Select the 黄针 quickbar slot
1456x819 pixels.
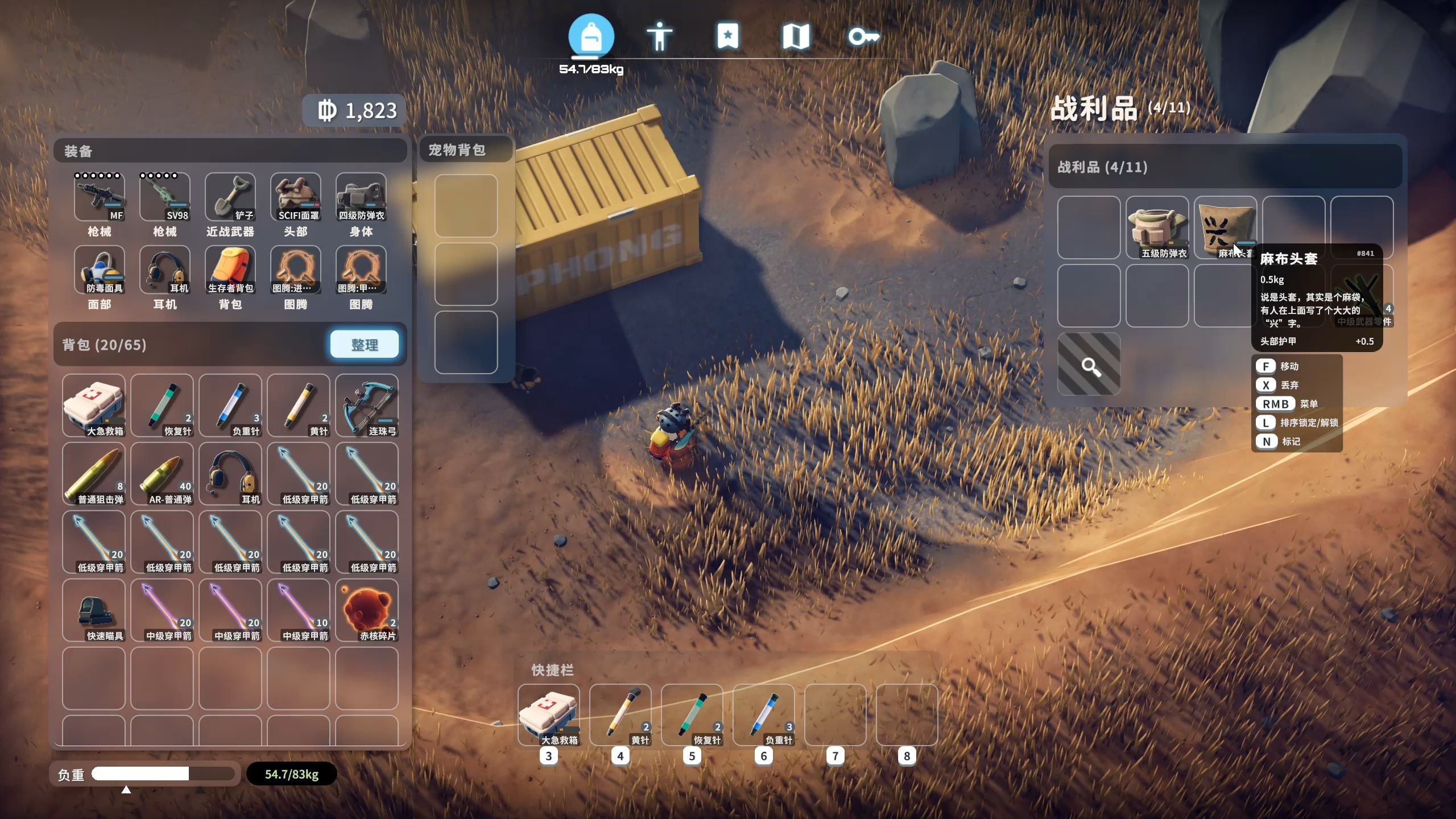(x=621, y=714)
